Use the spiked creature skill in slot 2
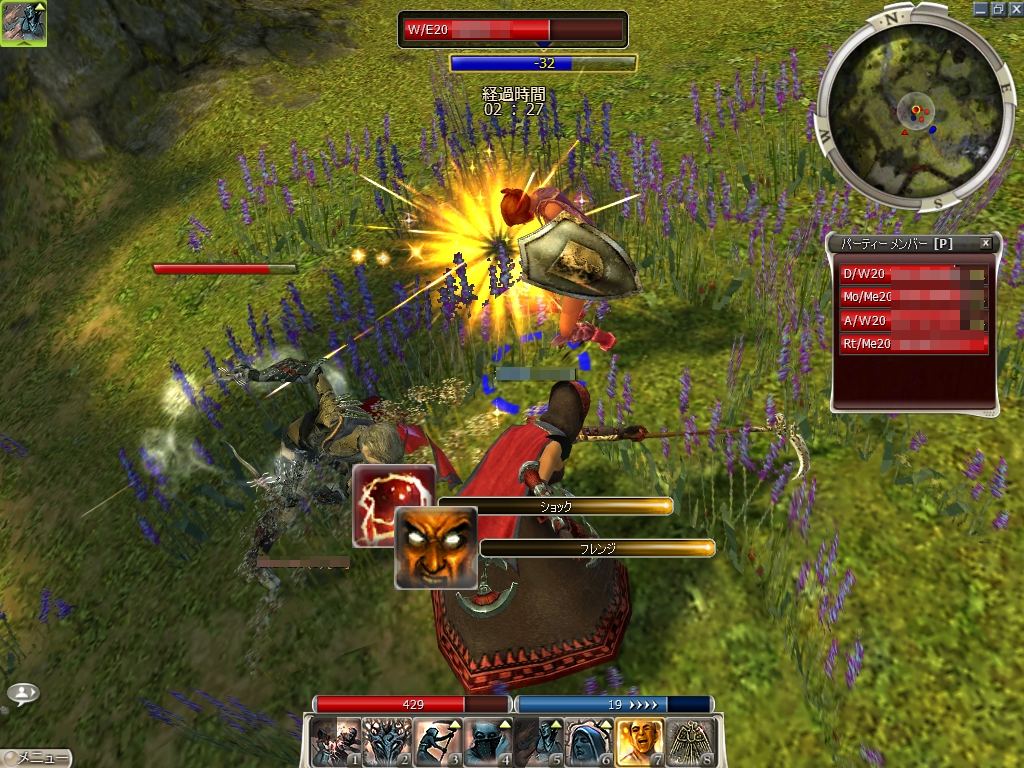This screenshot has width=1024, height=768. click(x=386, y=741)
